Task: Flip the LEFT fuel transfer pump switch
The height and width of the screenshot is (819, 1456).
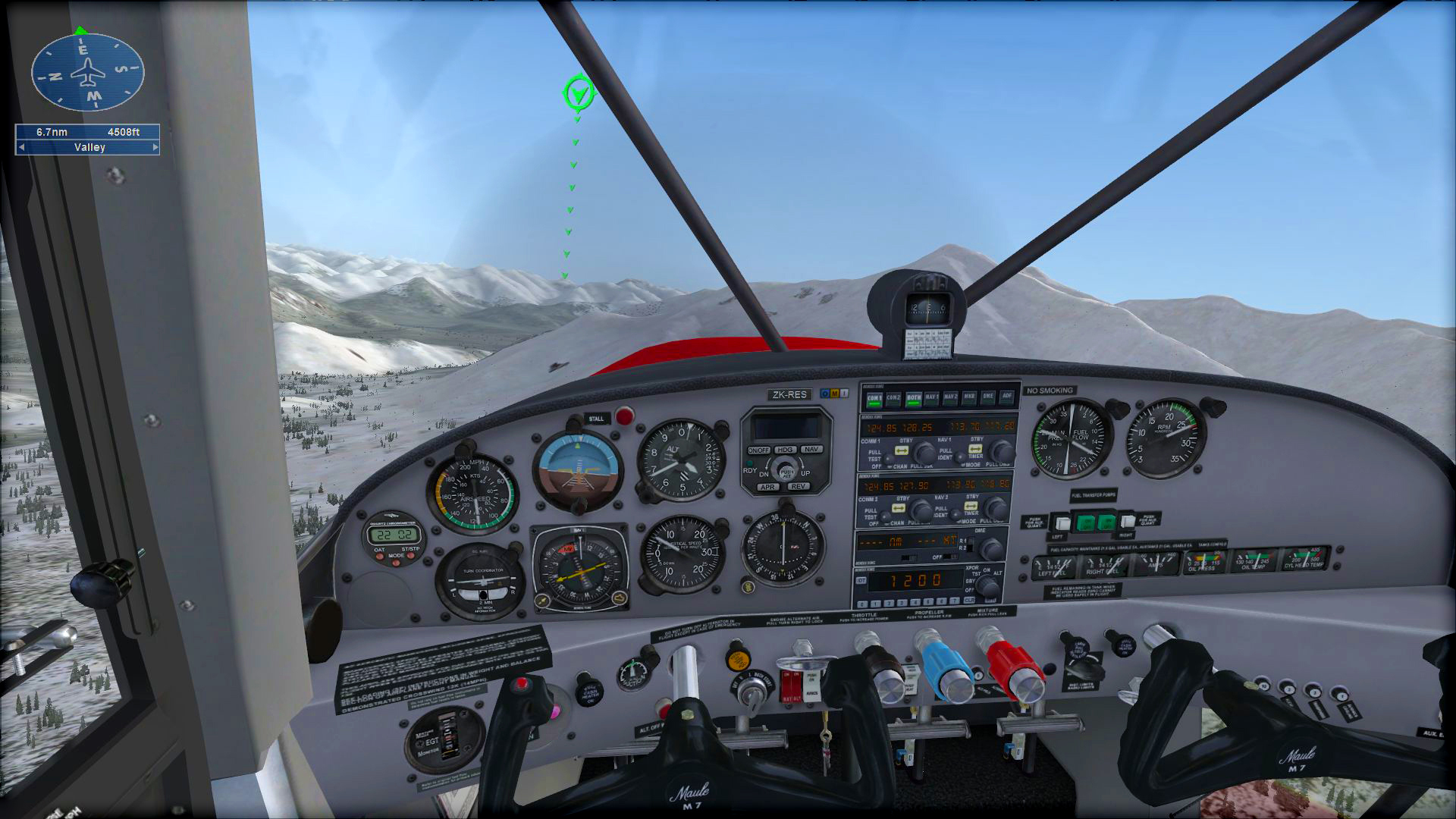Action: tap(1062, 522)
